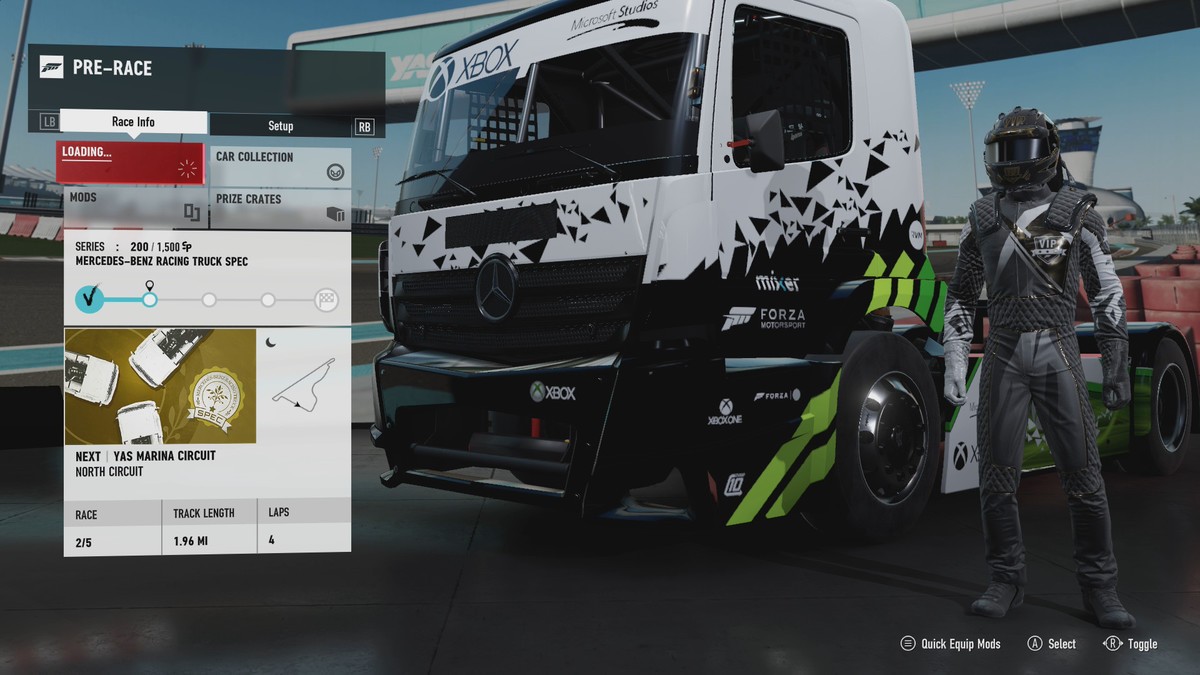Viewport: 1200px width, 675px height.
Task: View the Yas Marina track layout map
Action: pos(303,385)
